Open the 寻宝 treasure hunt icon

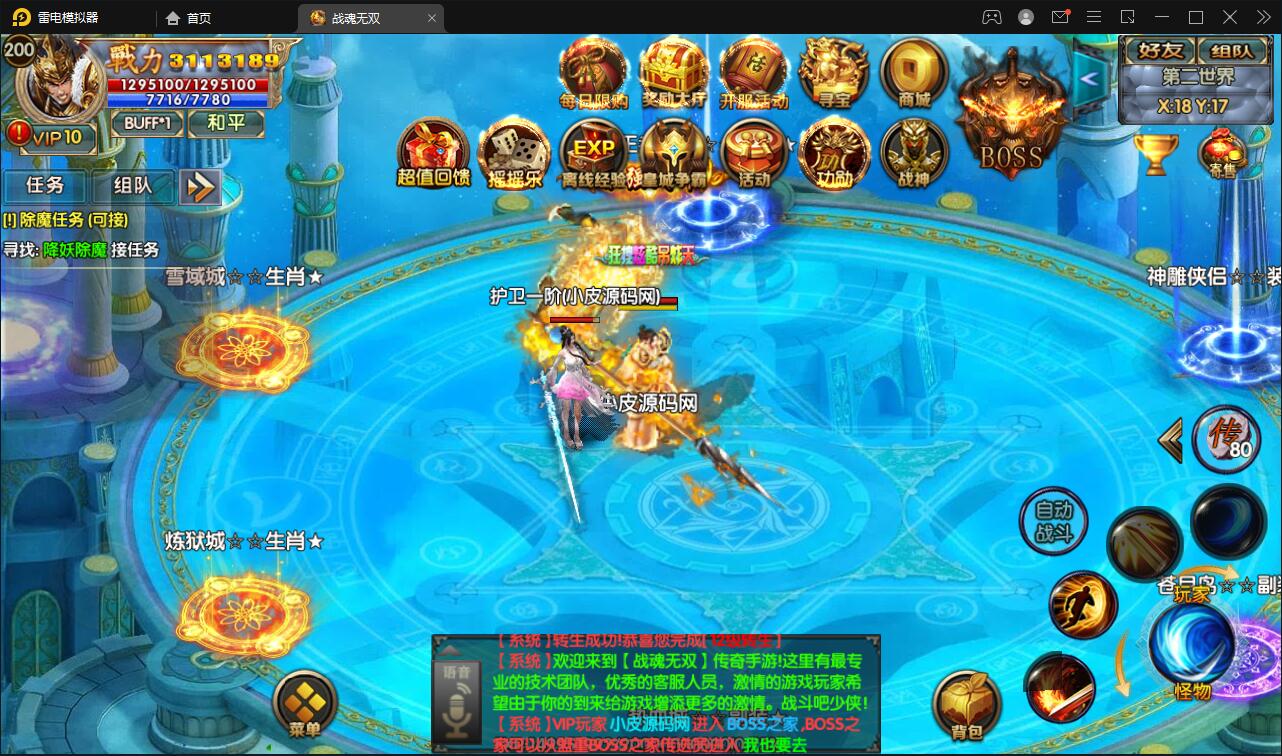833,72
